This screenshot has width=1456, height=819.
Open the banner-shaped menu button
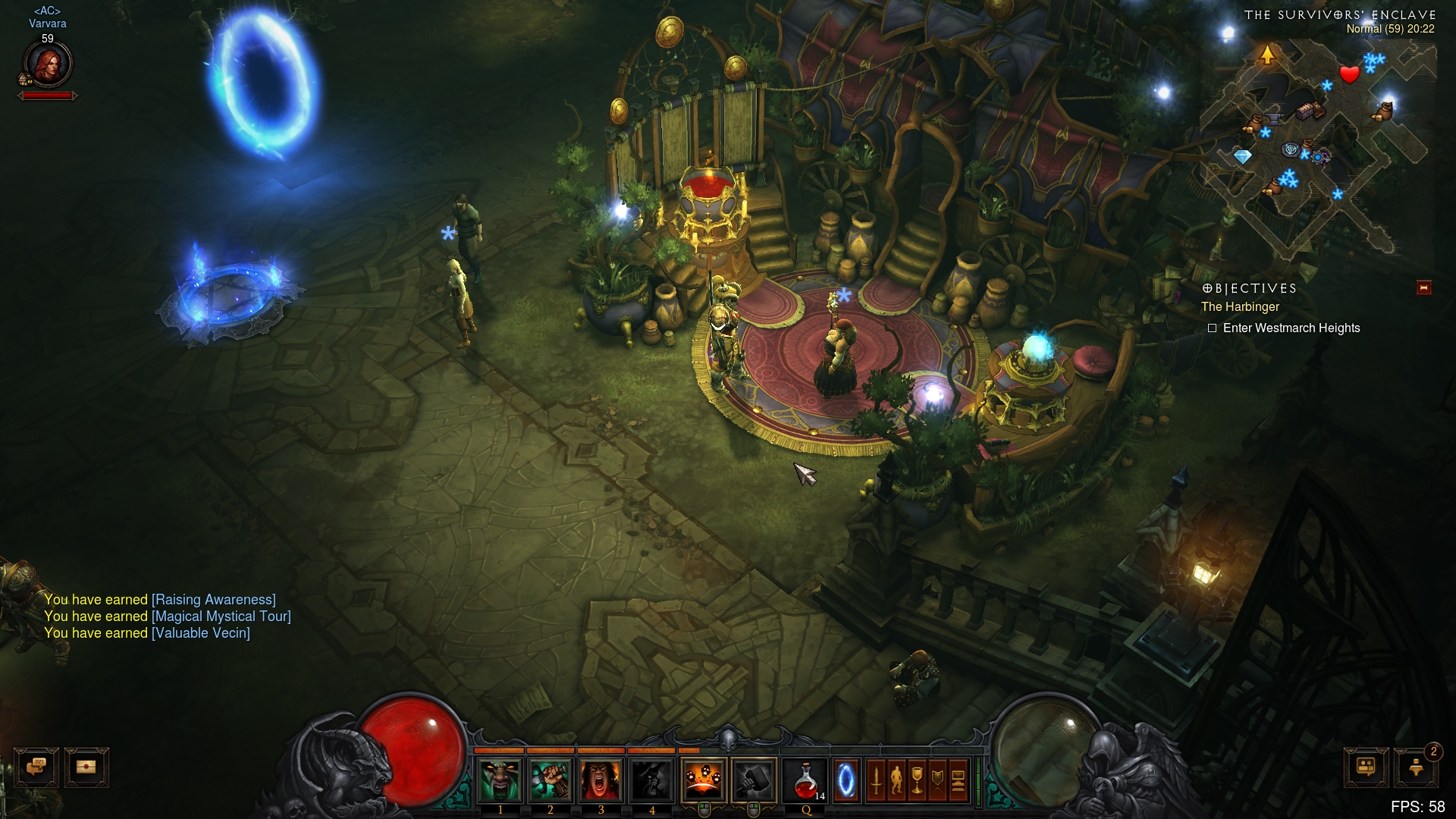pyautogui.click(x=937, y=780)
